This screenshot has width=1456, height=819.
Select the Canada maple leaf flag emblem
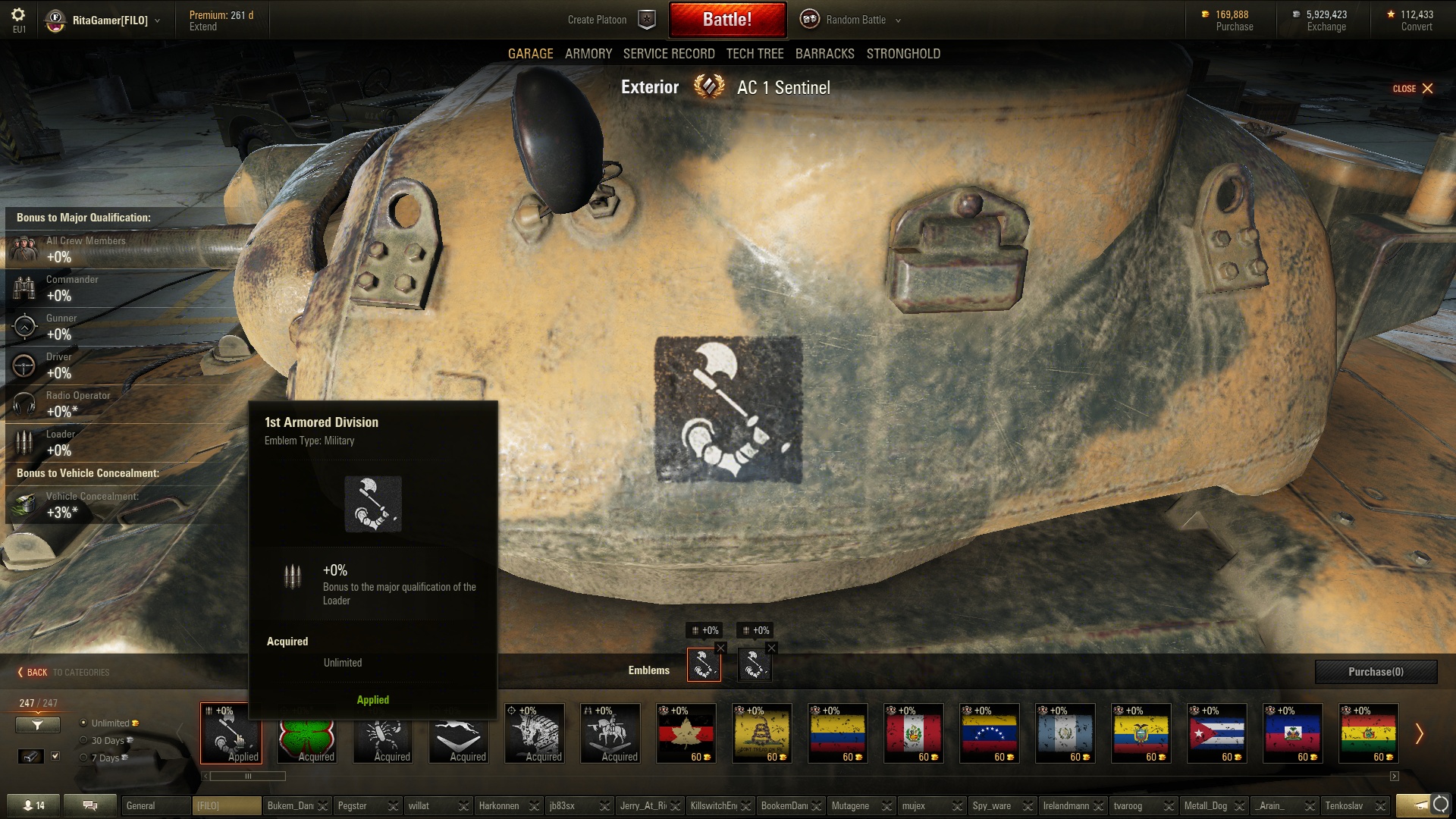click(x=686, y=733)
